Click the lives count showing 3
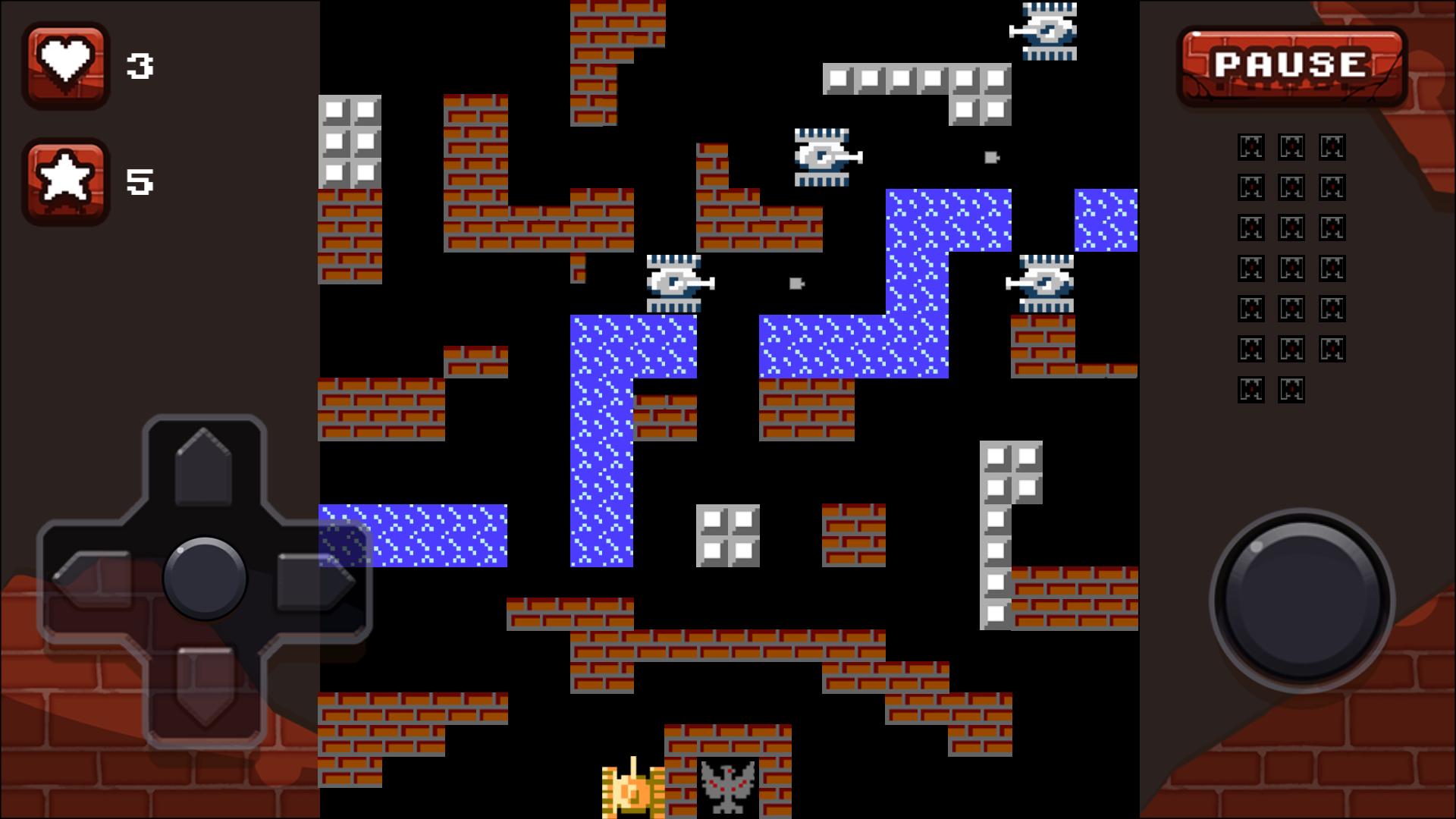Screen dimensions: 1456x819 (141, 64)
